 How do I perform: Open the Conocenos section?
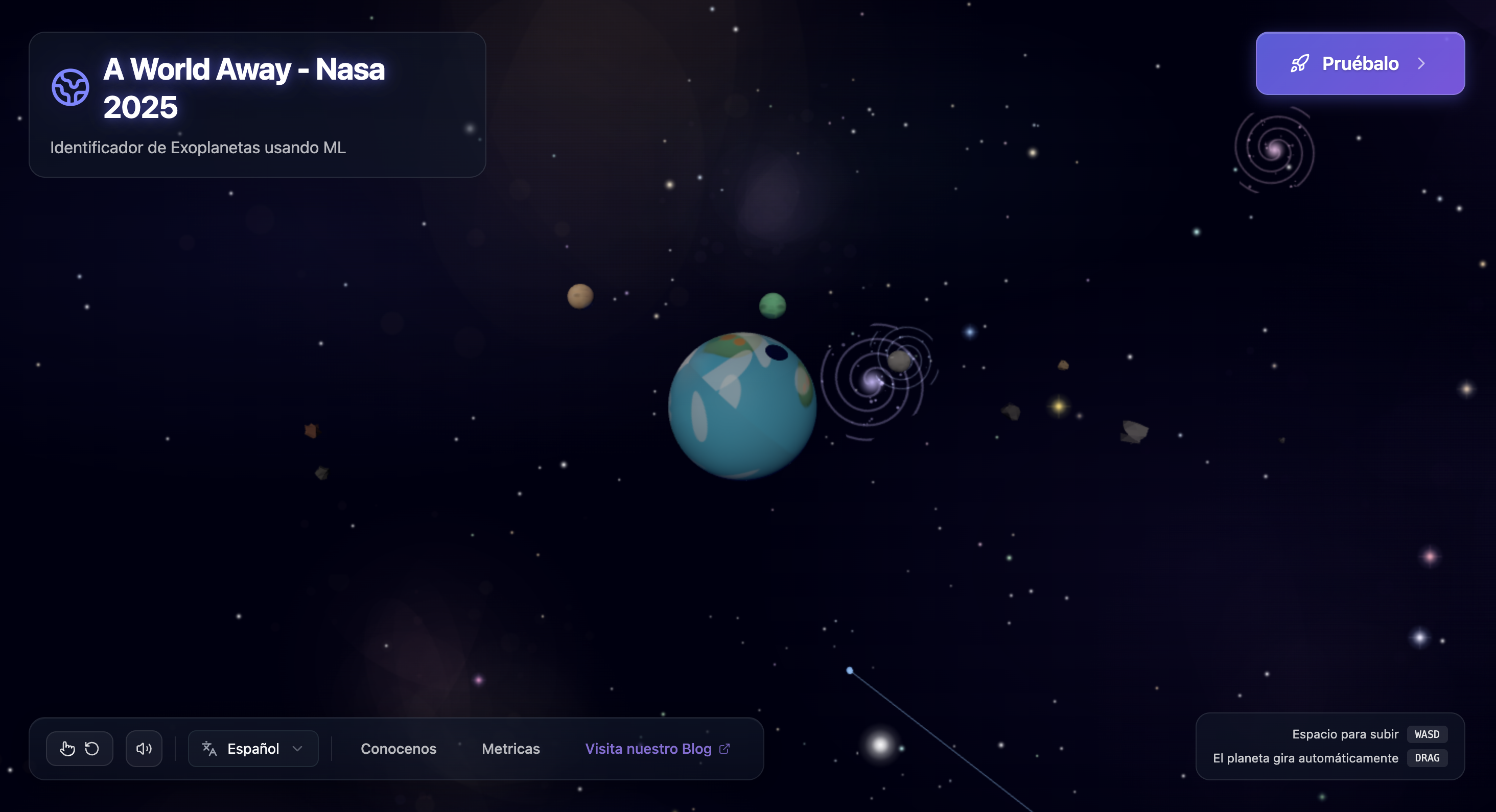coord(399,749)
